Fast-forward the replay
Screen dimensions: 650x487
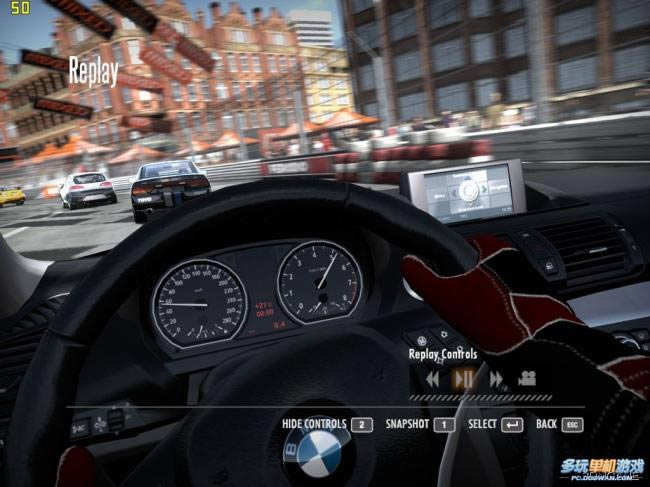[x=496, y=379]
